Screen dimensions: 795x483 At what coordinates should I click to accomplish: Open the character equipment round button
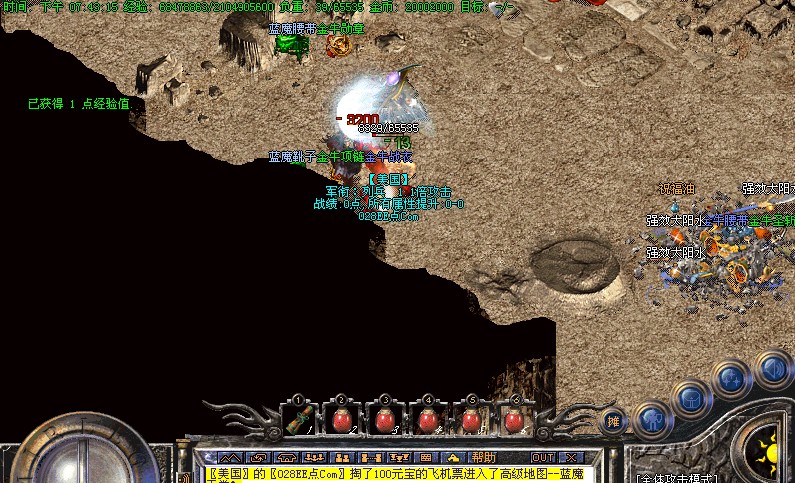click(x=652, y=418)
